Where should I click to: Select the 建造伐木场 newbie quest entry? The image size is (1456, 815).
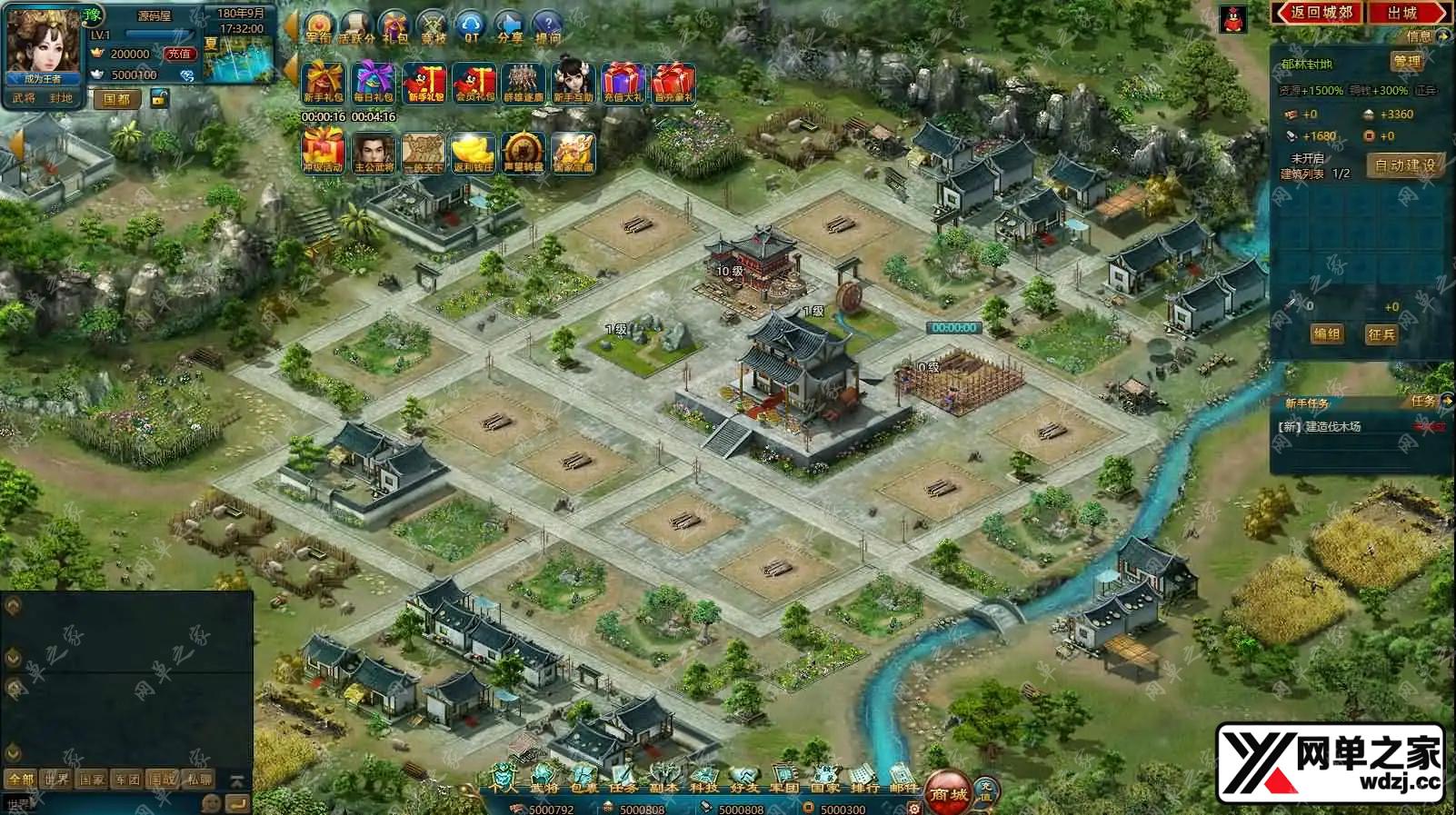tap(1332, 426)
